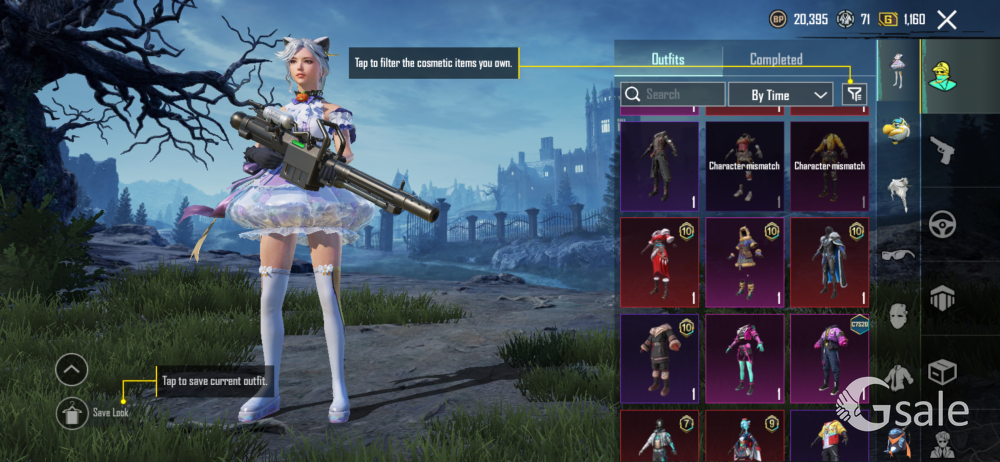
Task: Expand the up-arrow circle button
Action: (72, 370)
